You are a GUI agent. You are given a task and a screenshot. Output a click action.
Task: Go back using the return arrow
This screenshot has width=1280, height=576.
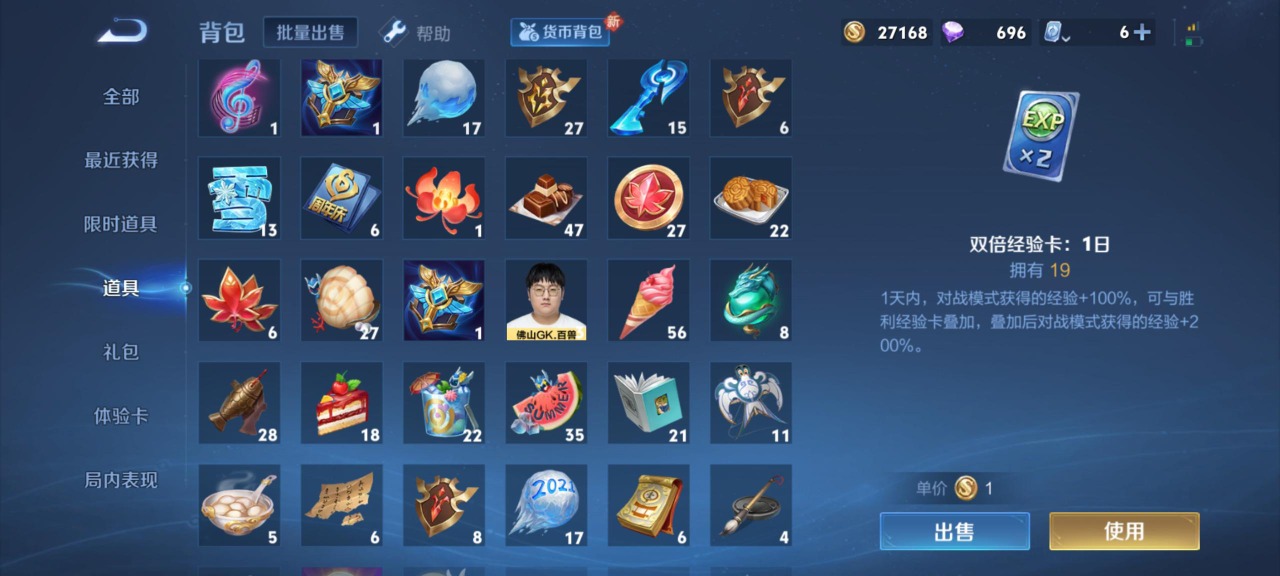click(x=122, y=32)
